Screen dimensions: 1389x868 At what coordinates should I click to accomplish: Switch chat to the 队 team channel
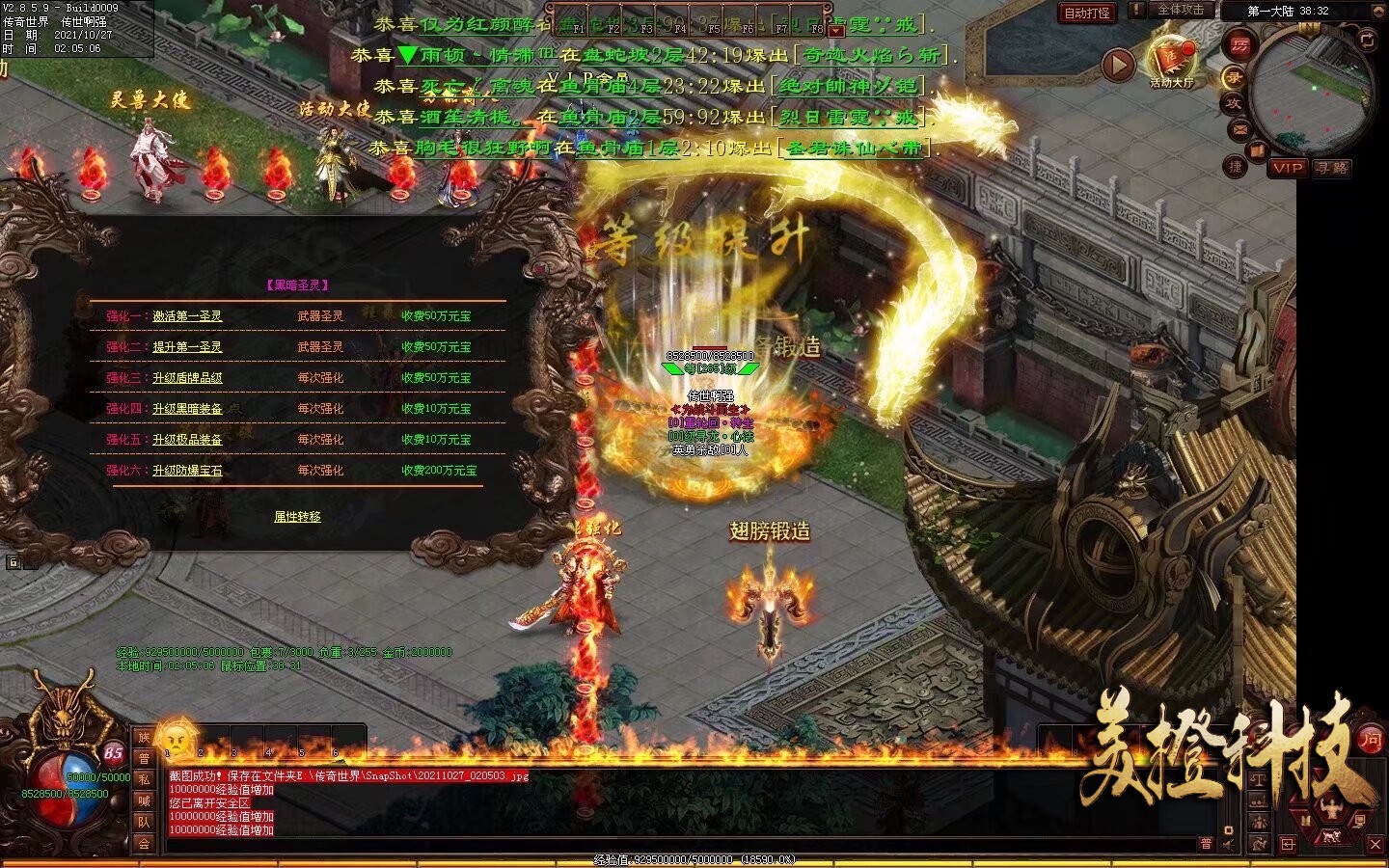click(x=144, y=823)
